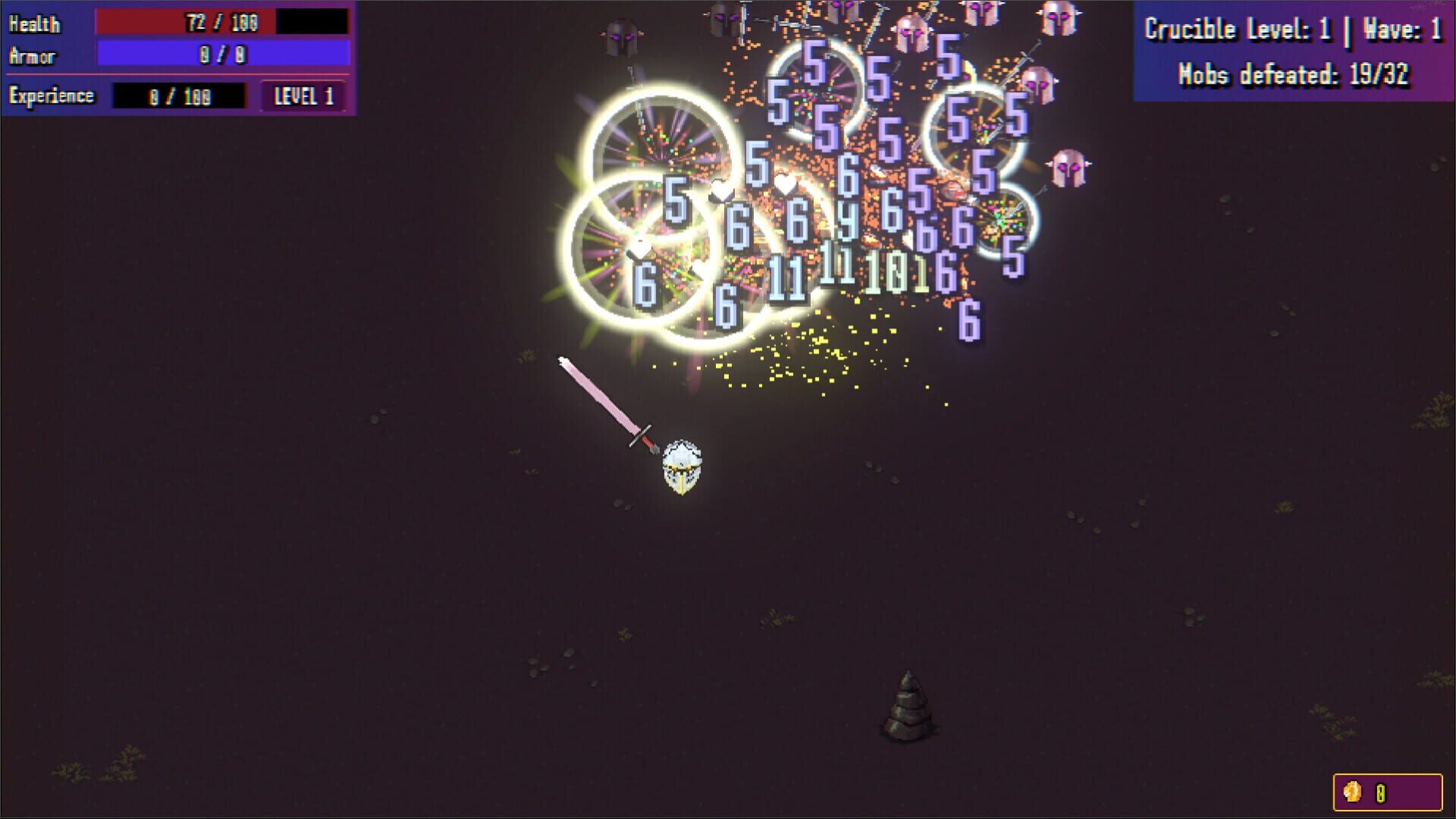
Task: Click the Health label to toggle its display
Action: coord(33,24)
